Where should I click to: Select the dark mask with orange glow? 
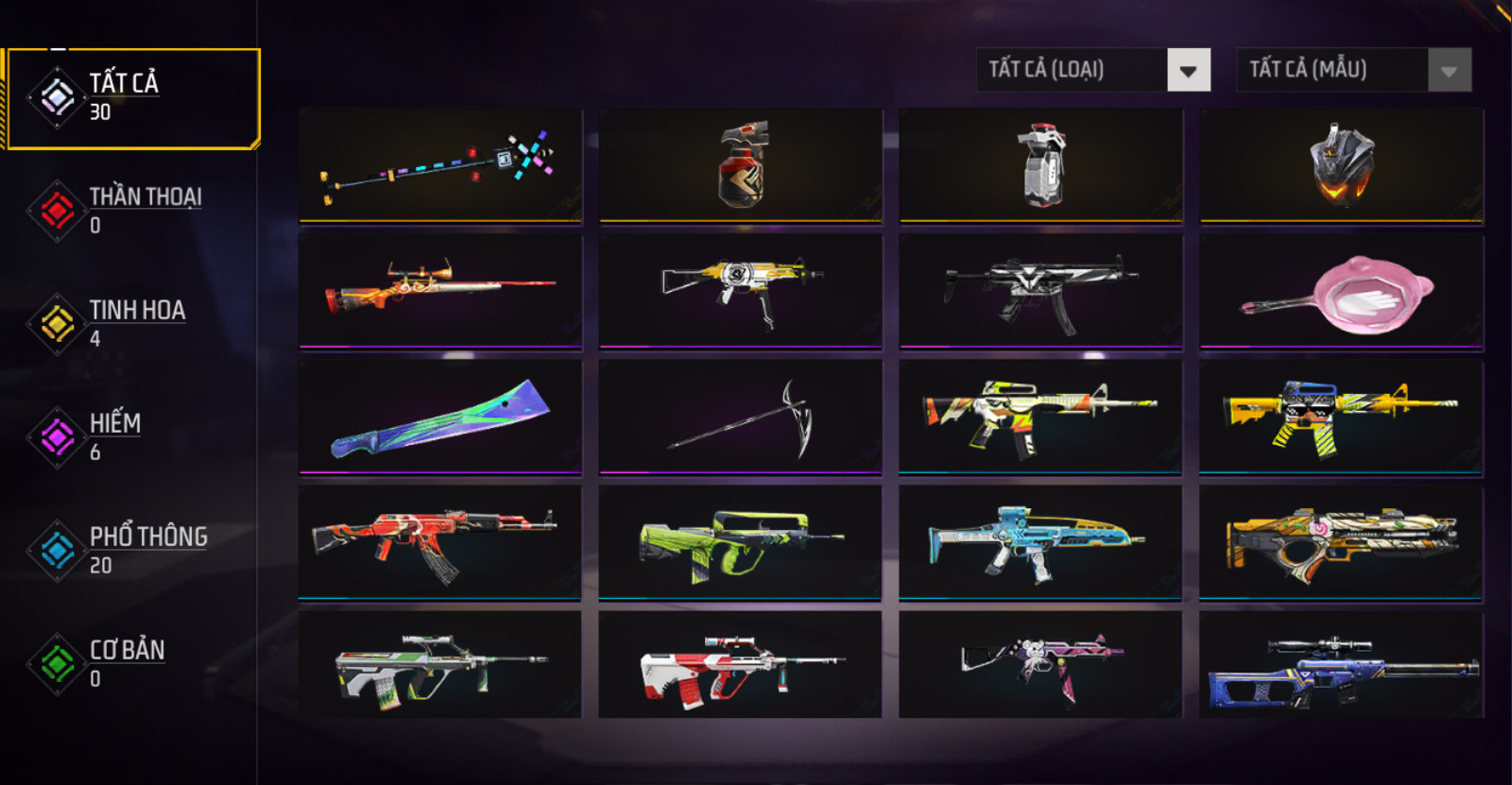pos(1341,165)
